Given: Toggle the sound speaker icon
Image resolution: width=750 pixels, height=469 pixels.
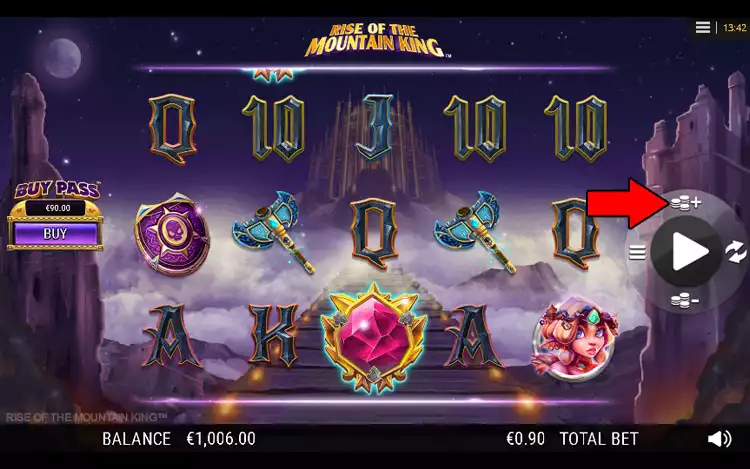Looking at the screenshot, I should 719,439.
